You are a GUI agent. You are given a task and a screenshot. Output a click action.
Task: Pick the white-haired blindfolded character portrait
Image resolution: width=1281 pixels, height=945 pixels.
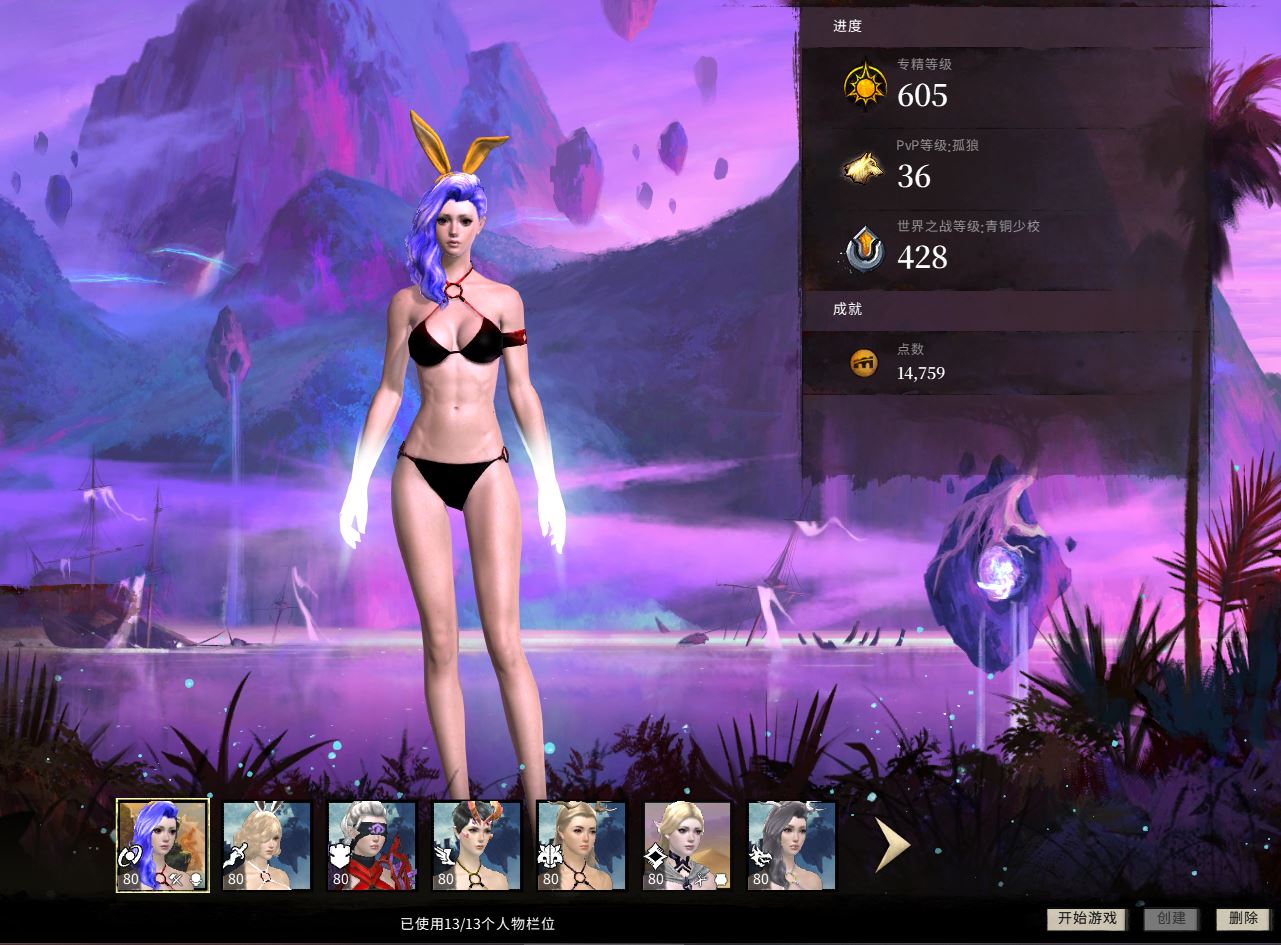pos(372,846)
